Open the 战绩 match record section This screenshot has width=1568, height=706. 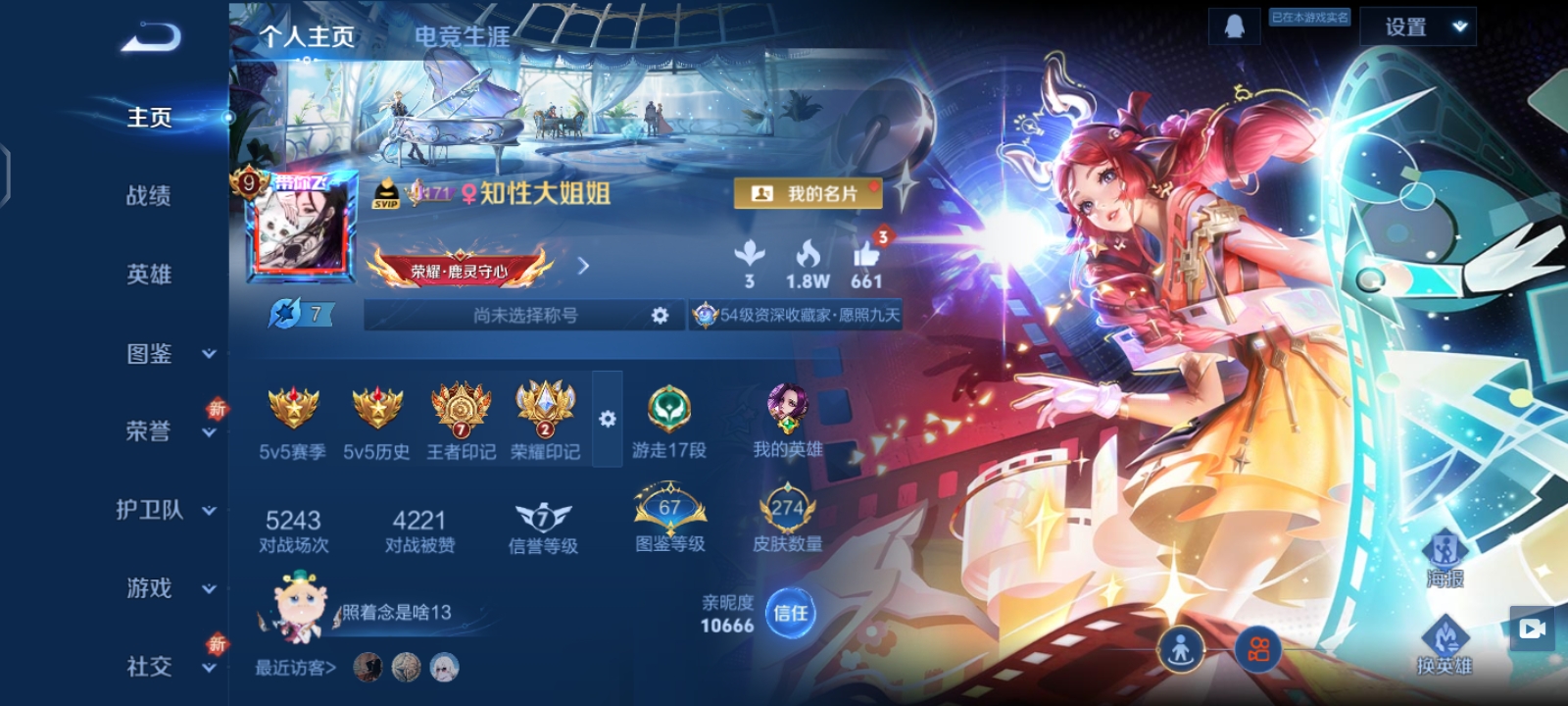(149, 196)
